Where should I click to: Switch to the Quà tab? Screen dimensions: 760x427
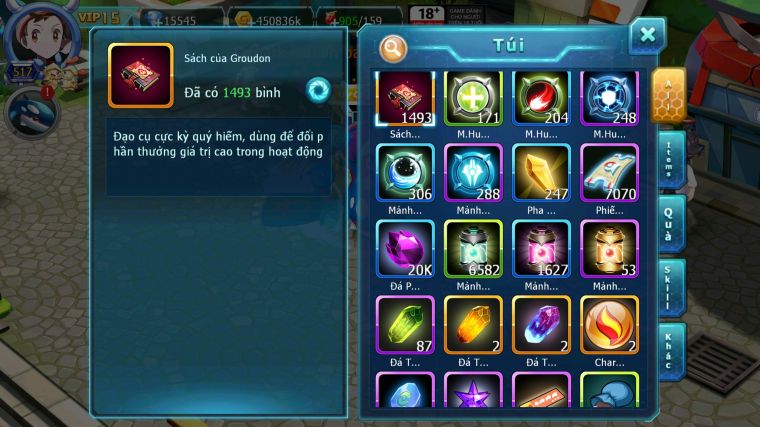point(670,222)
